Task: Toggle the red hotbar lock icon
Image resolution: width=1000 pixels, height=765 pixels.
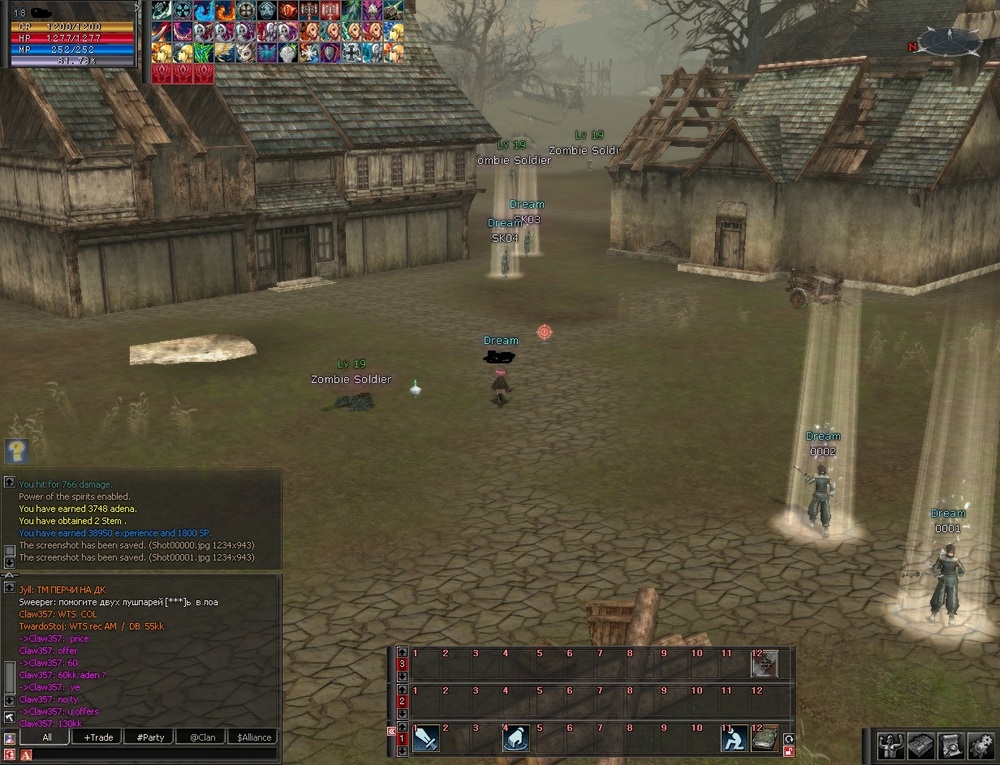Action: (789, 752)
